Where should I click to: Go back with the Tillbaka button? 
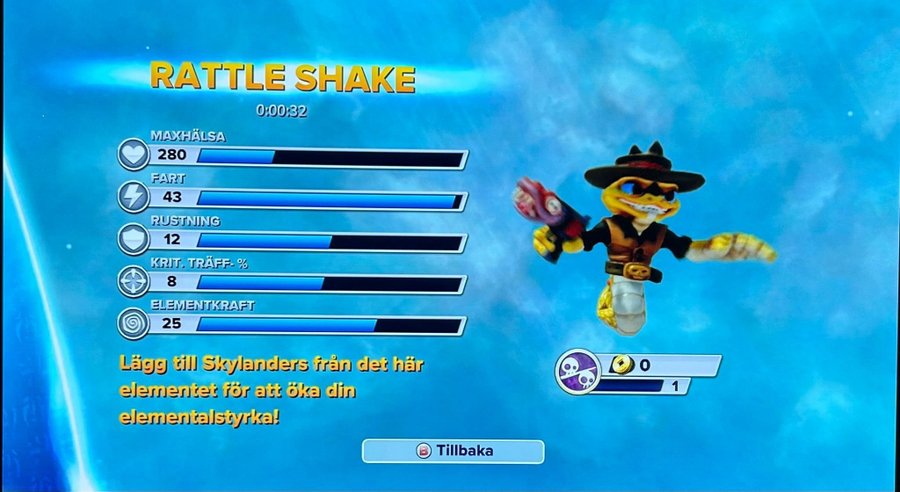[453, 451]
